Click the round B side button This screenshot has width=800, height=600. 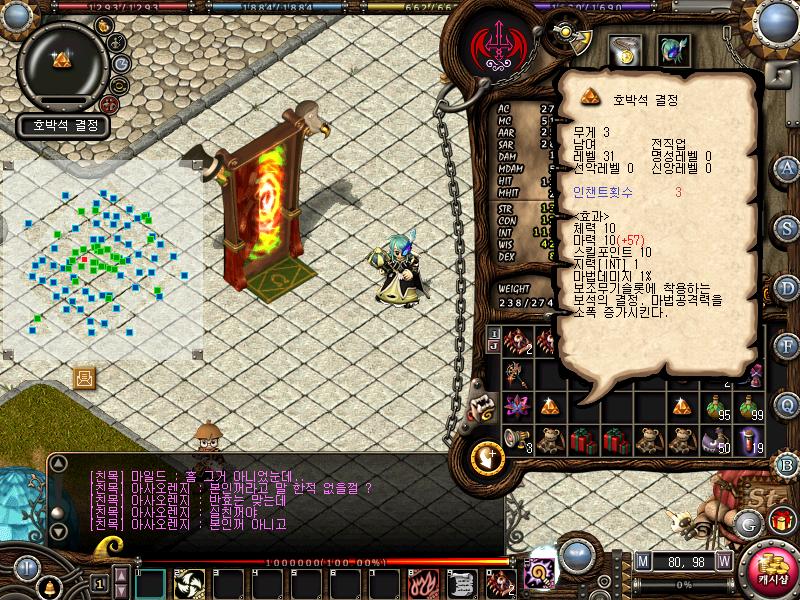click(787, 464)
